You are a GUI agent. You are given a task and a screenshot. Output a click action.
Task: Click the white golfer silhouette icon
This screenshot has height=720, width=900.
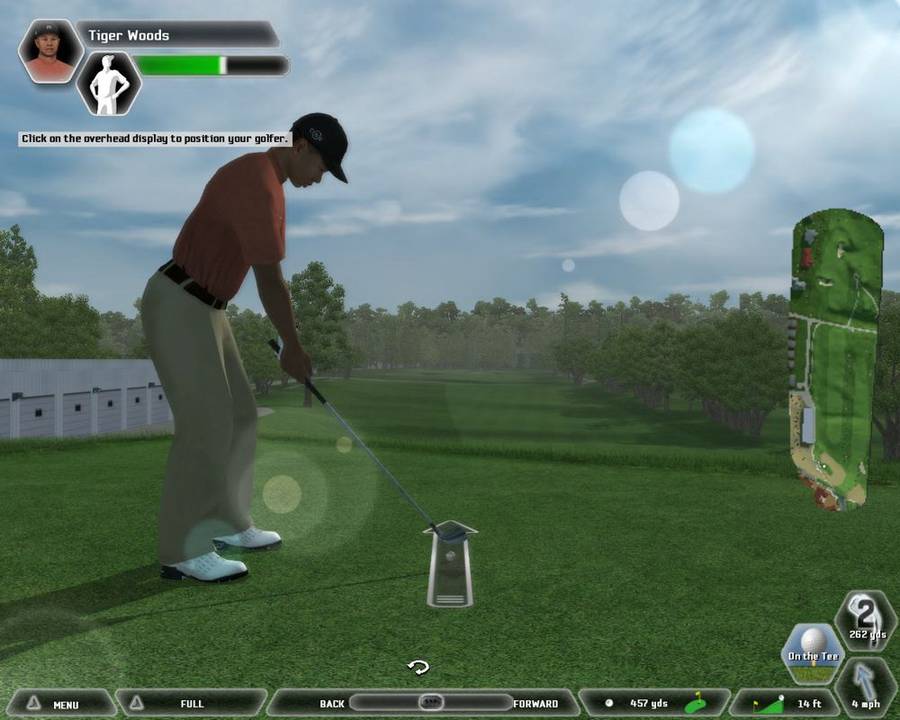click(x=107, y=82)
